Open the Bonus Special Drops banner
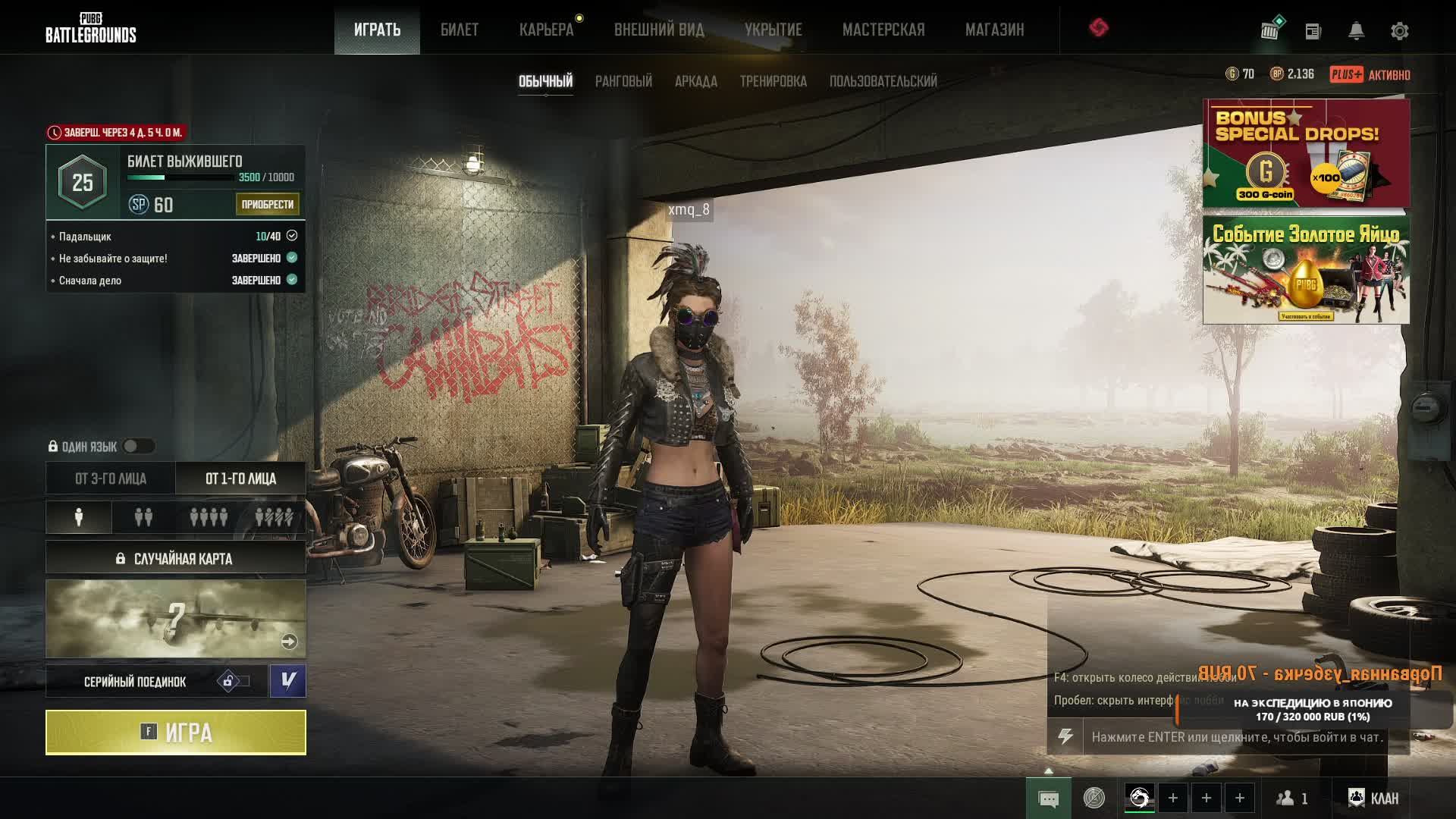This screenshot has width=1456, height=819. point(1306,153)
